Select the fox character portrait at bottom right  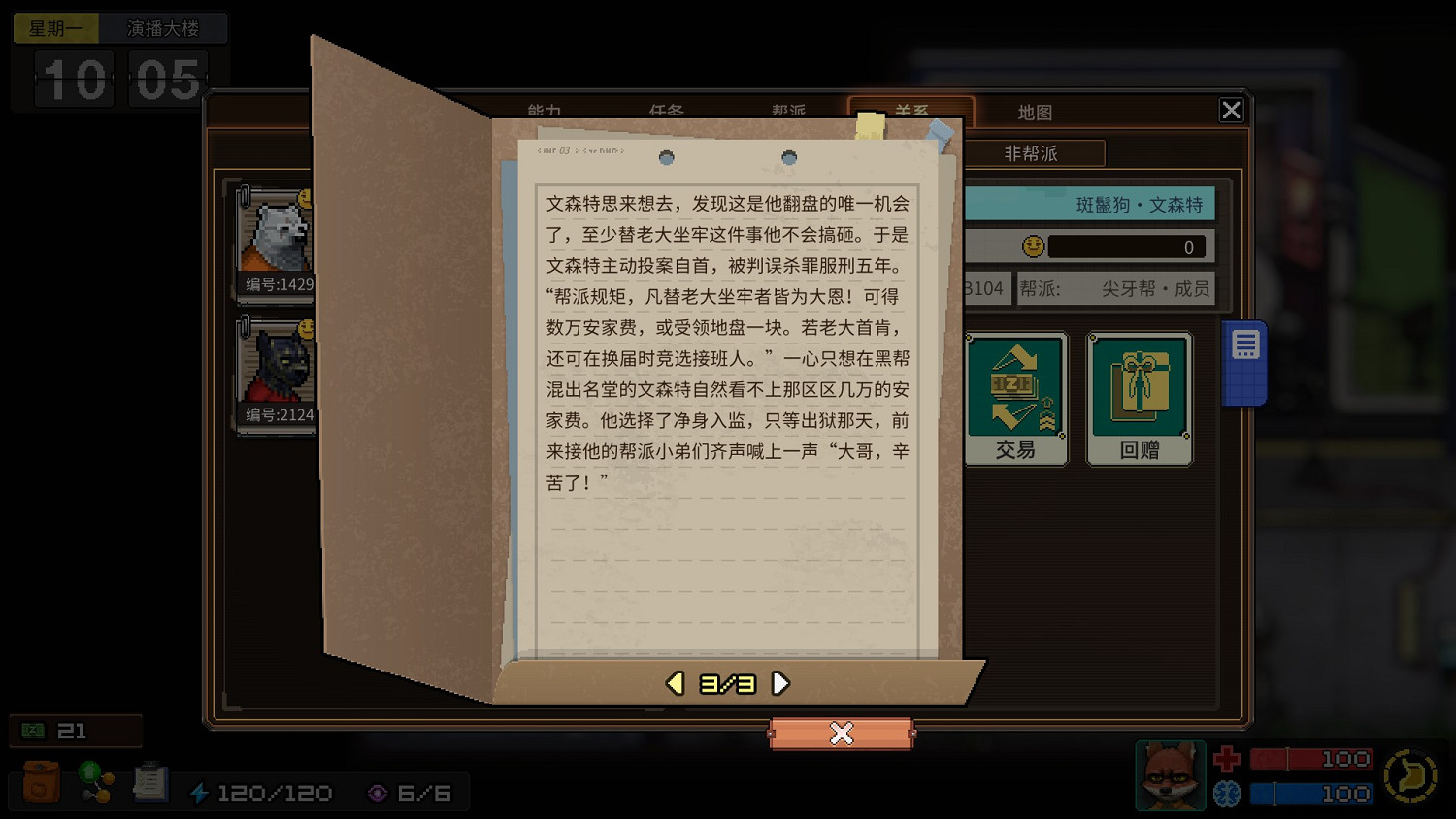[1170, 775]
